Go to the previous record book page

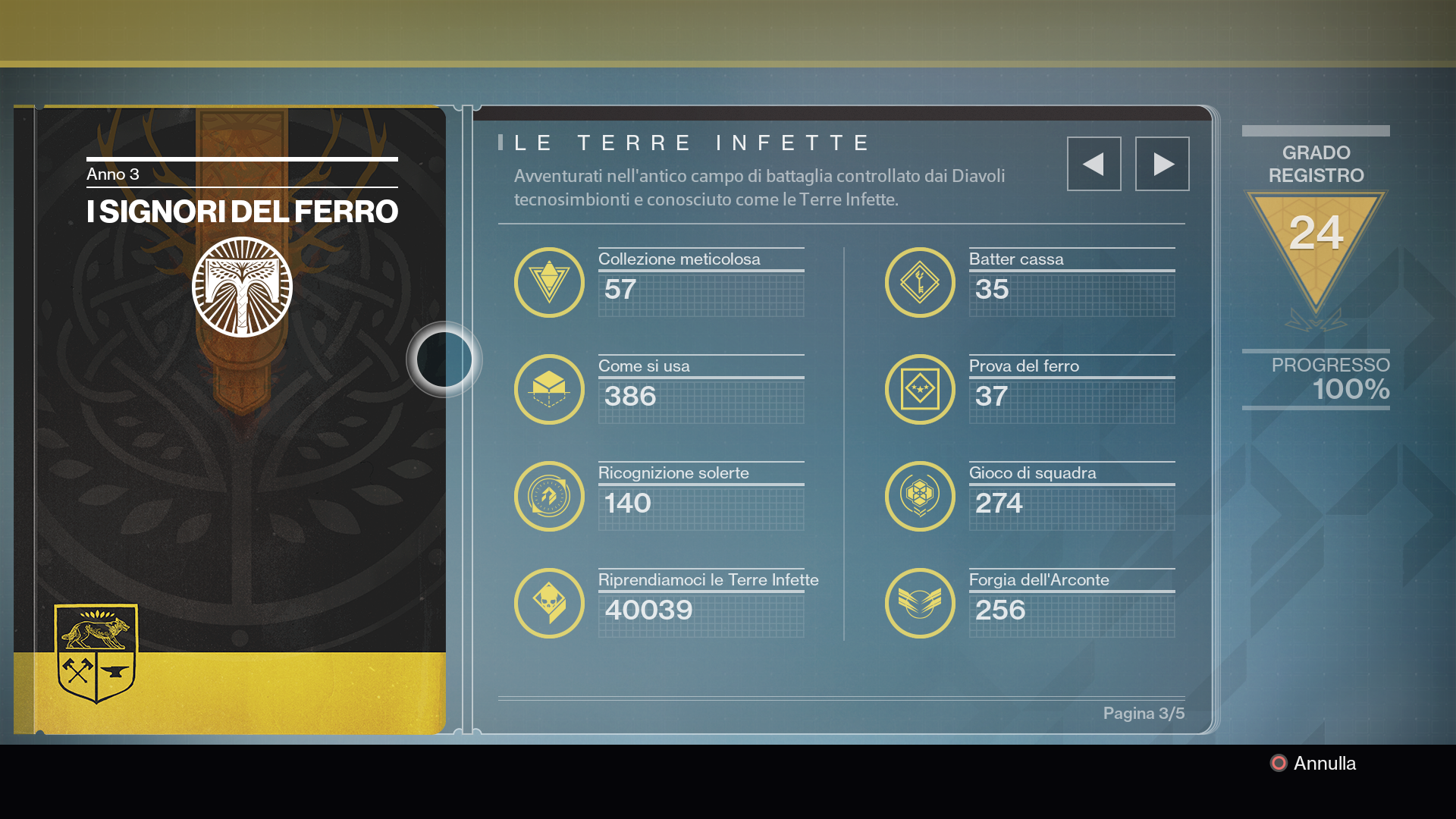[x=1094, y=164]
